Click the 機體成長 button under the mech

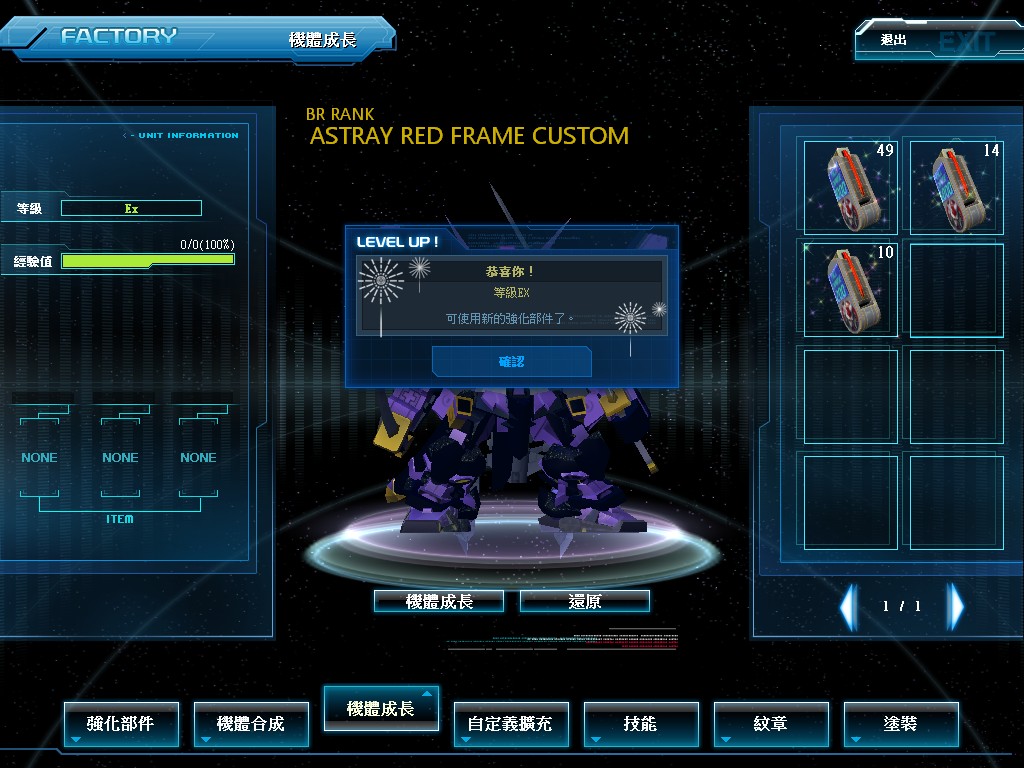439,601
